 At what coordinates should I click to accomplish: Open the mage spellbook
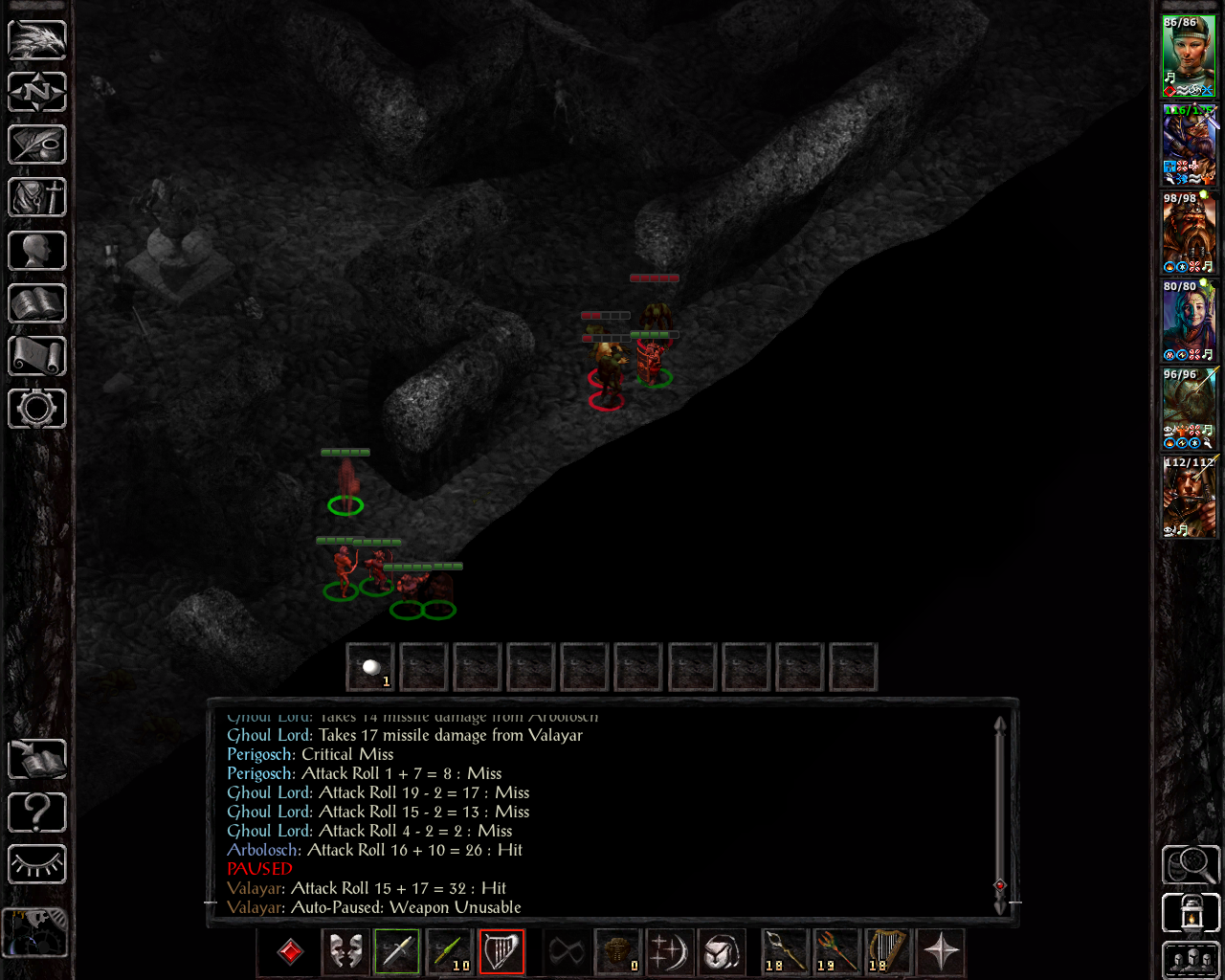click(x=37, y=304)
